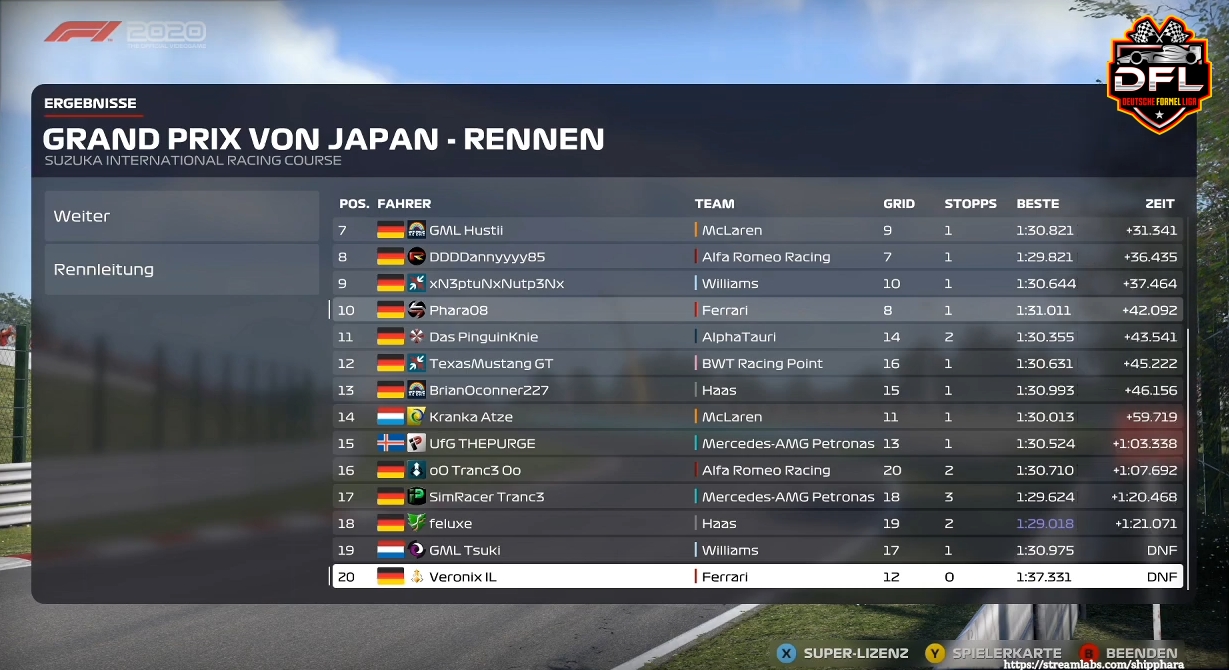Viewport: 1229px width, 670px height.
Task: Select the Weiter menu option
Action: click(181, 216)
